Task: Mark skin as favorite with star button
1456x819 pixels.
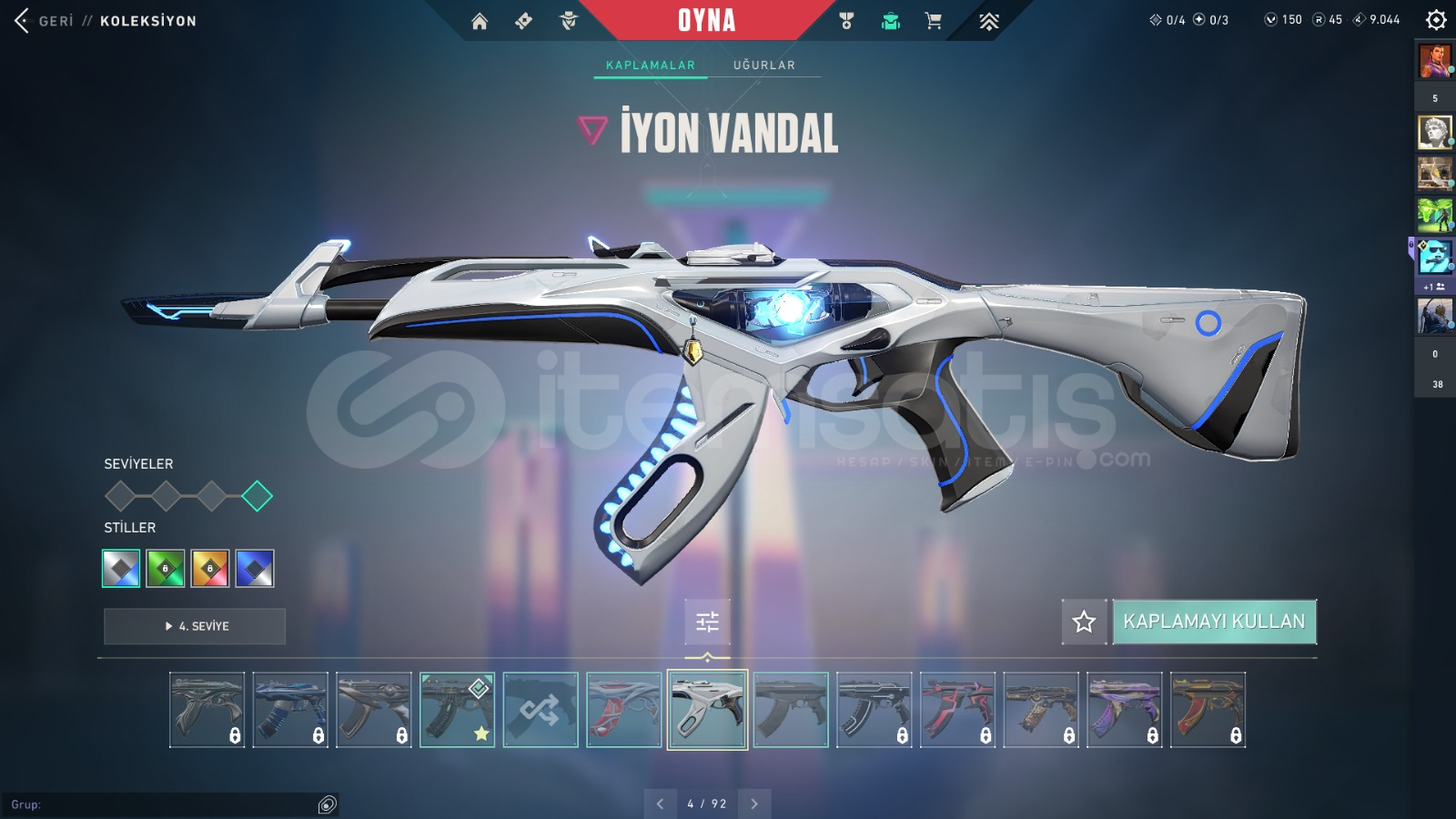Action: click(x=1084, y=622)
